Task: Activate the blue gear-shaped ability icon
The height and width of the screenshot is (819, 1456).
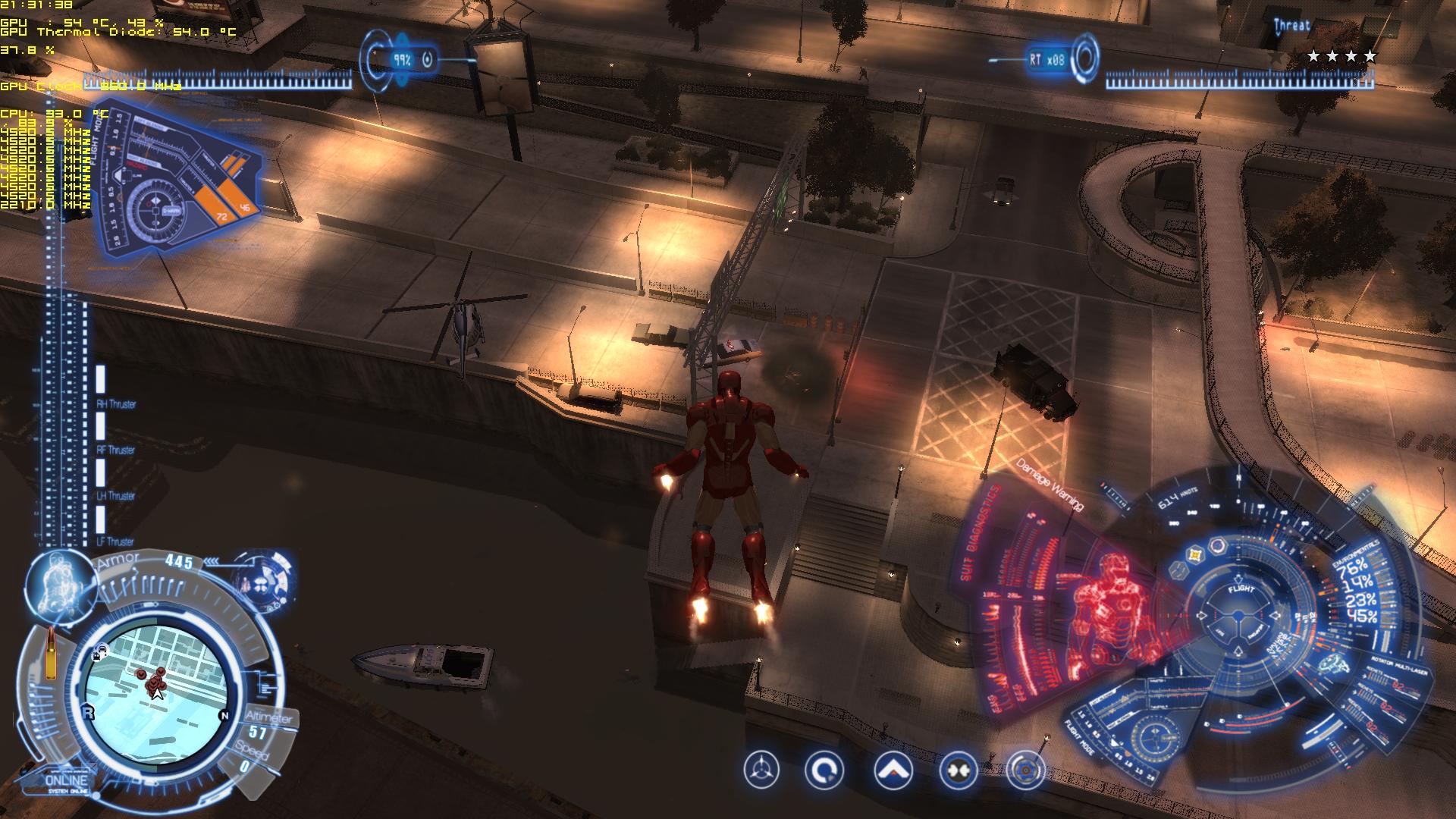Action: (1025, 770)
